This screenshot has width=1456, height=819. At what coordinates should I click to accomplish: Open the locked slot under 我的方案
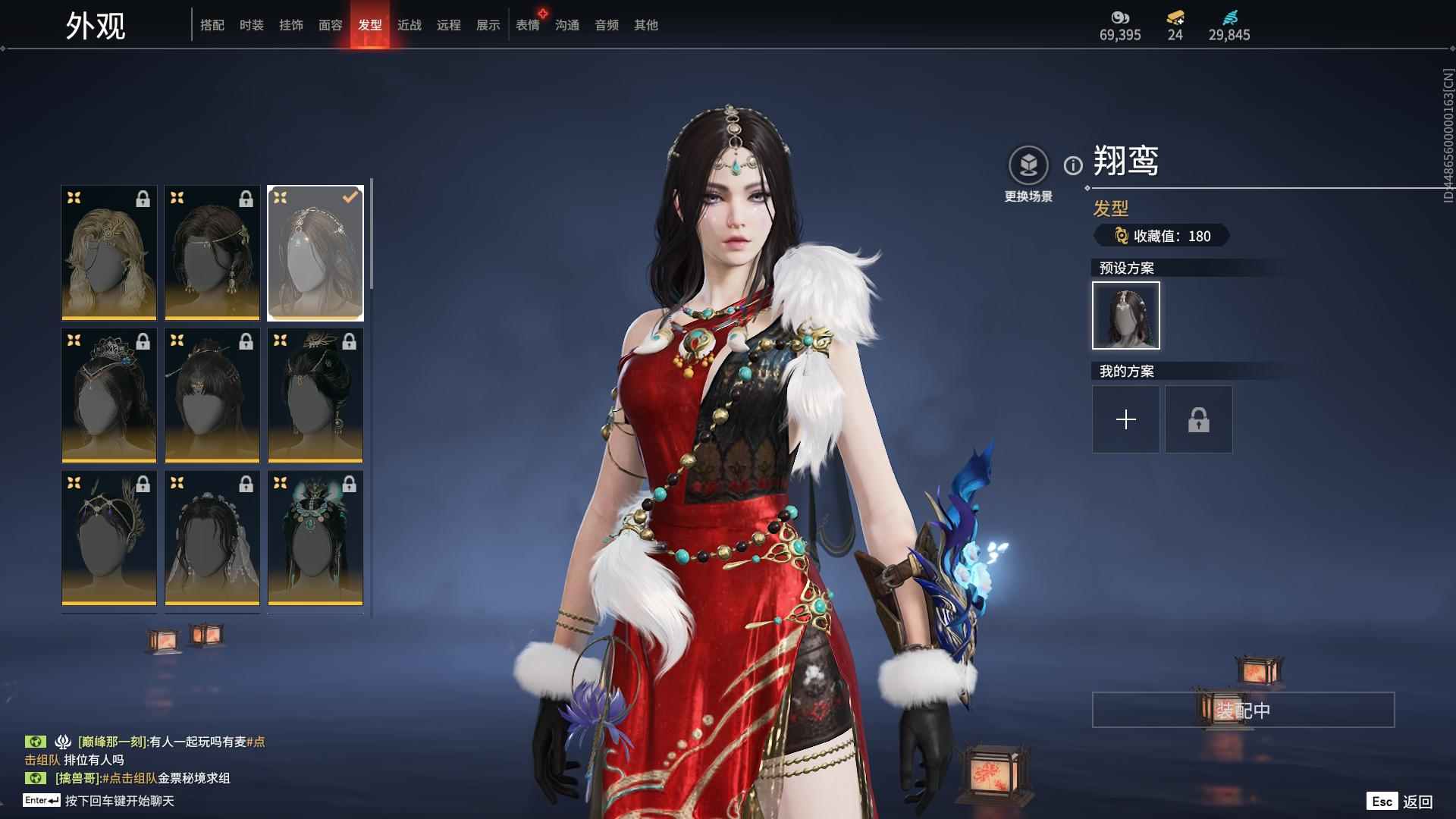point(1198,419)
